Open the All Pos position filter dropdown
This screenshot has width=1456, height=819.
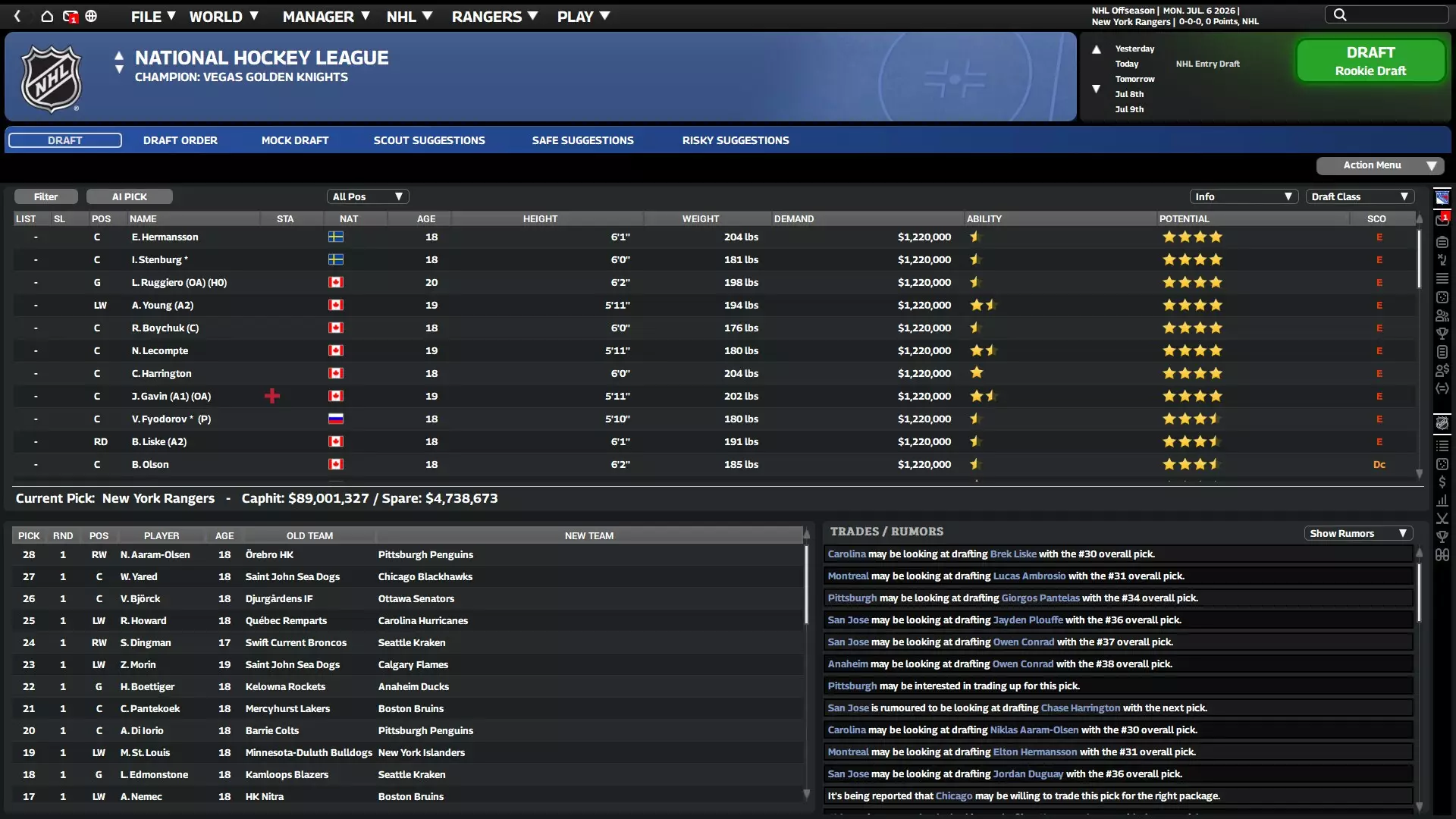tap(369, 196)
